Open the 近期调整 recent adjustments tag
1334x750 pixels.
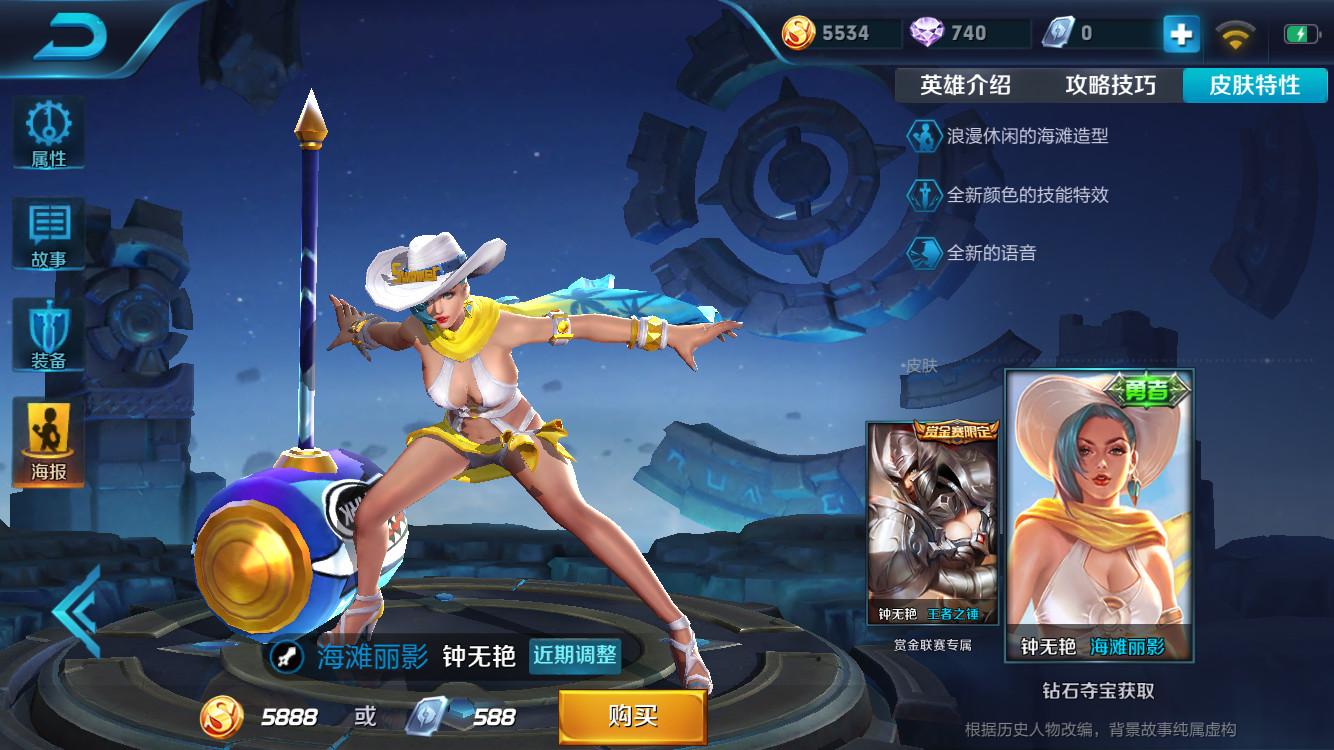tap(575, 656)
